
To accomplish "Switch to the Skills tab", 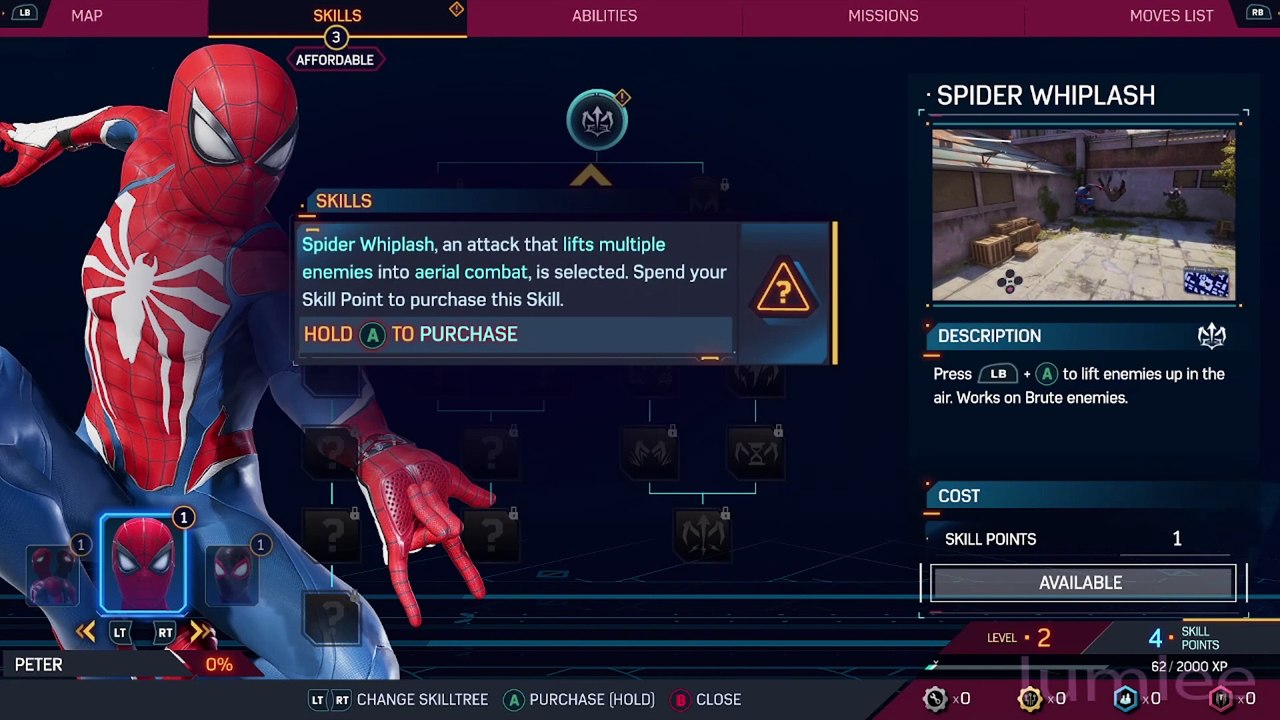I will [337, 16].
